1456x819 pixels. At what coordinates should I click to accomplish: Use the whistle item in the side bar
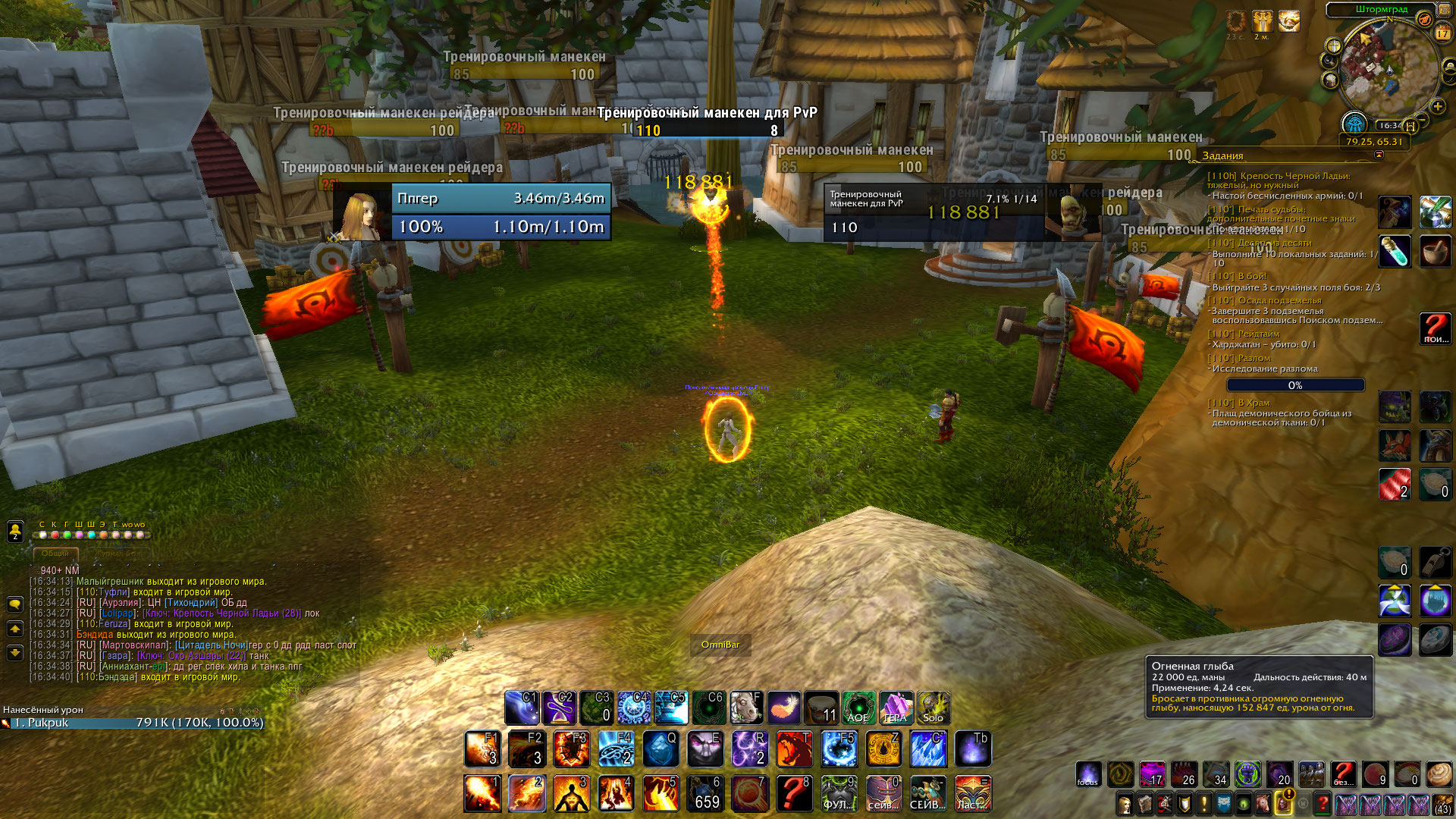coord(1435,562)
